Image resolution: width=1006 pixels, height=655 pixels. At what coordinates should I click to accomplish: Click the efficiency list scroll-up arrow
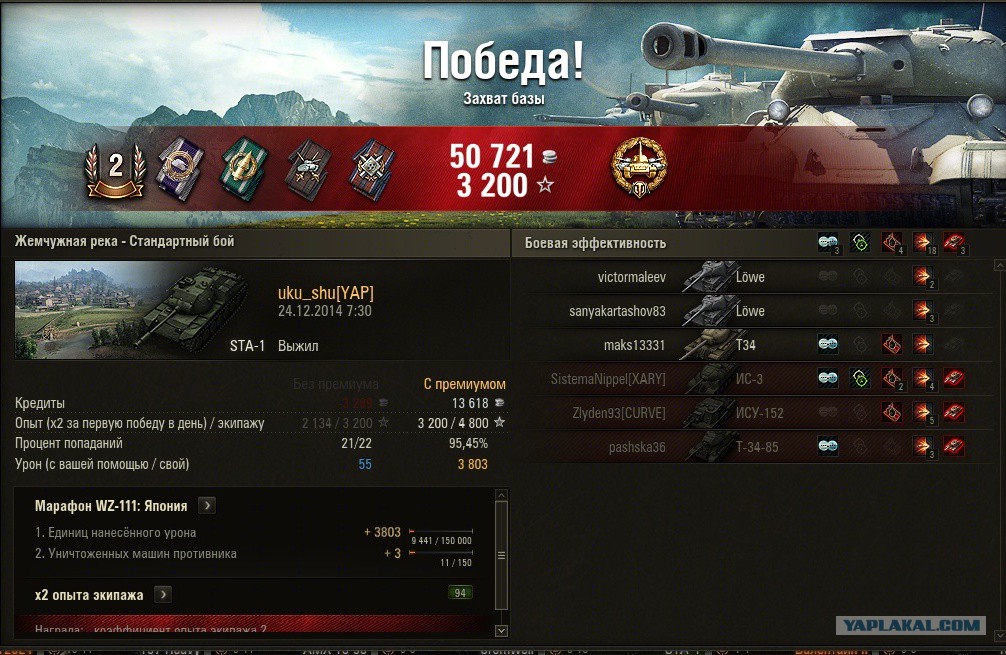tap(998, 266)
